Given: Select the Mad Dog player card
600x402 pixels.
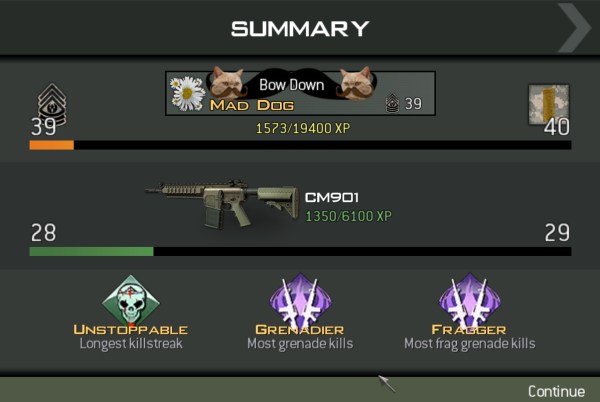Looking at the screenshot, I should pos(301,93).
